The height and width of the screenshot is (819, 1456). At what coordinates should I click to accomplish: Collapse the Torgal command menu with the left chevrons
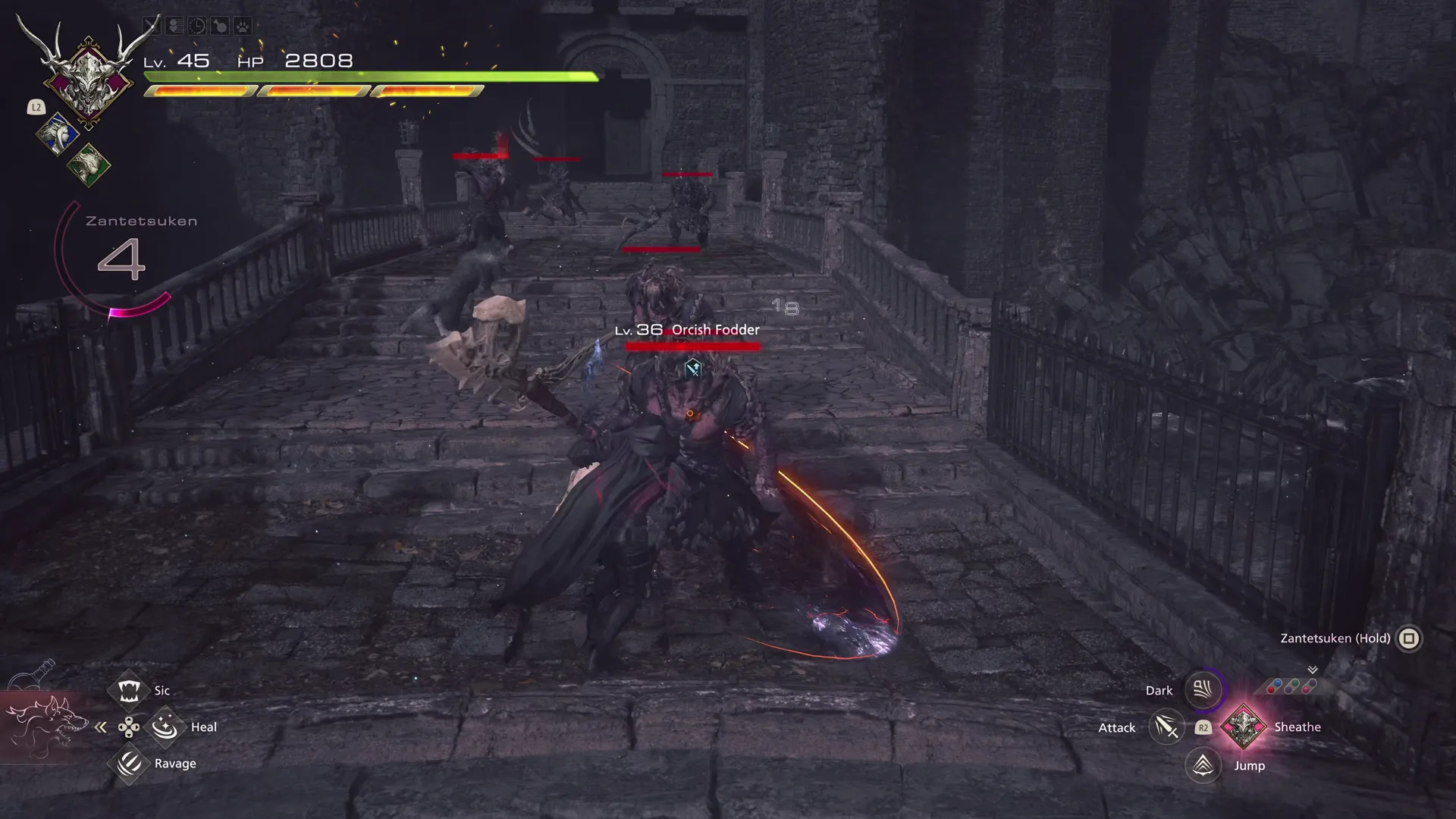101,726
